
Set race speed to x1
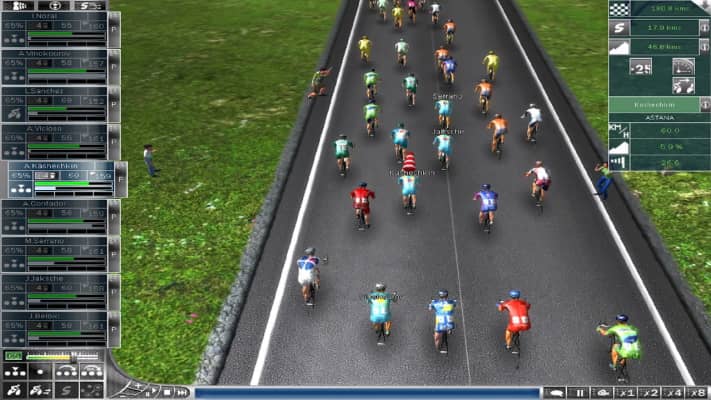[x=625, y=392]
